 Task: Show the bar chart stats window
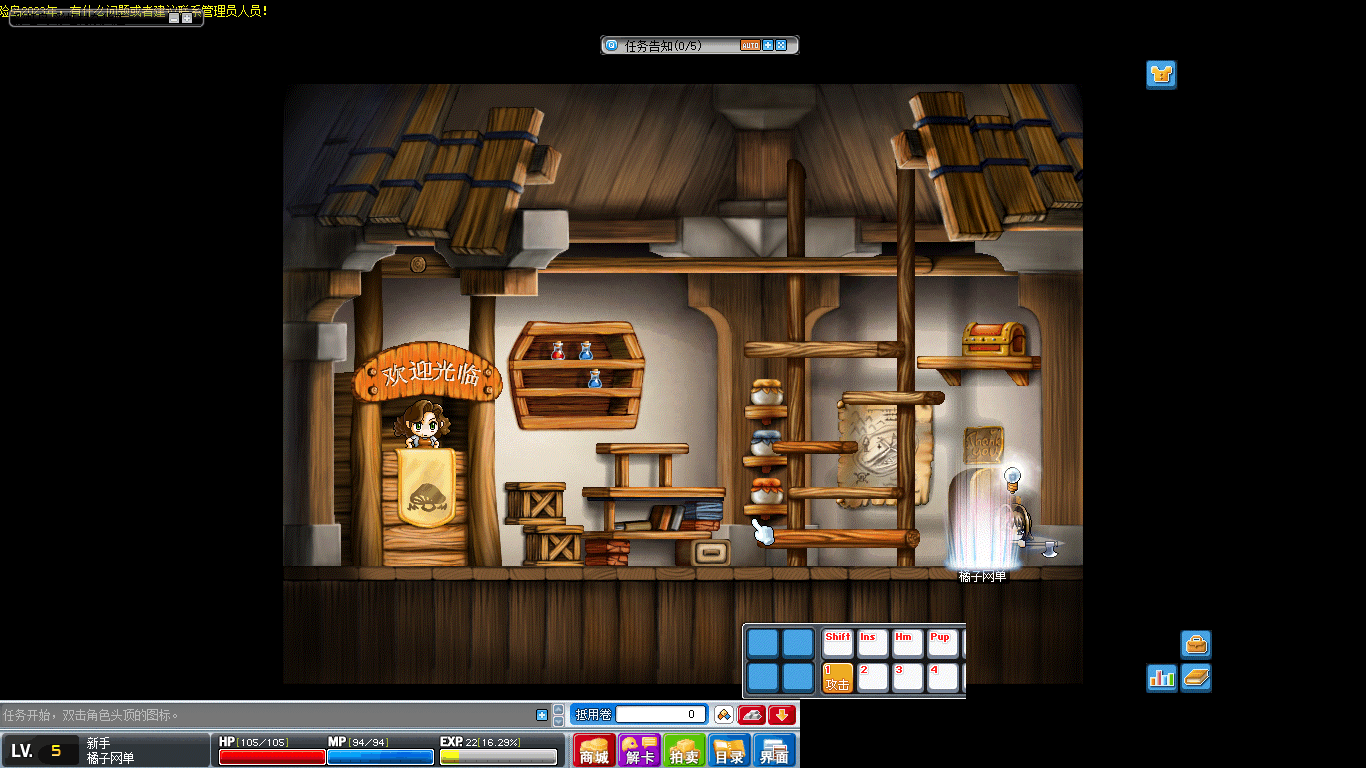[x=1161, y=677]
